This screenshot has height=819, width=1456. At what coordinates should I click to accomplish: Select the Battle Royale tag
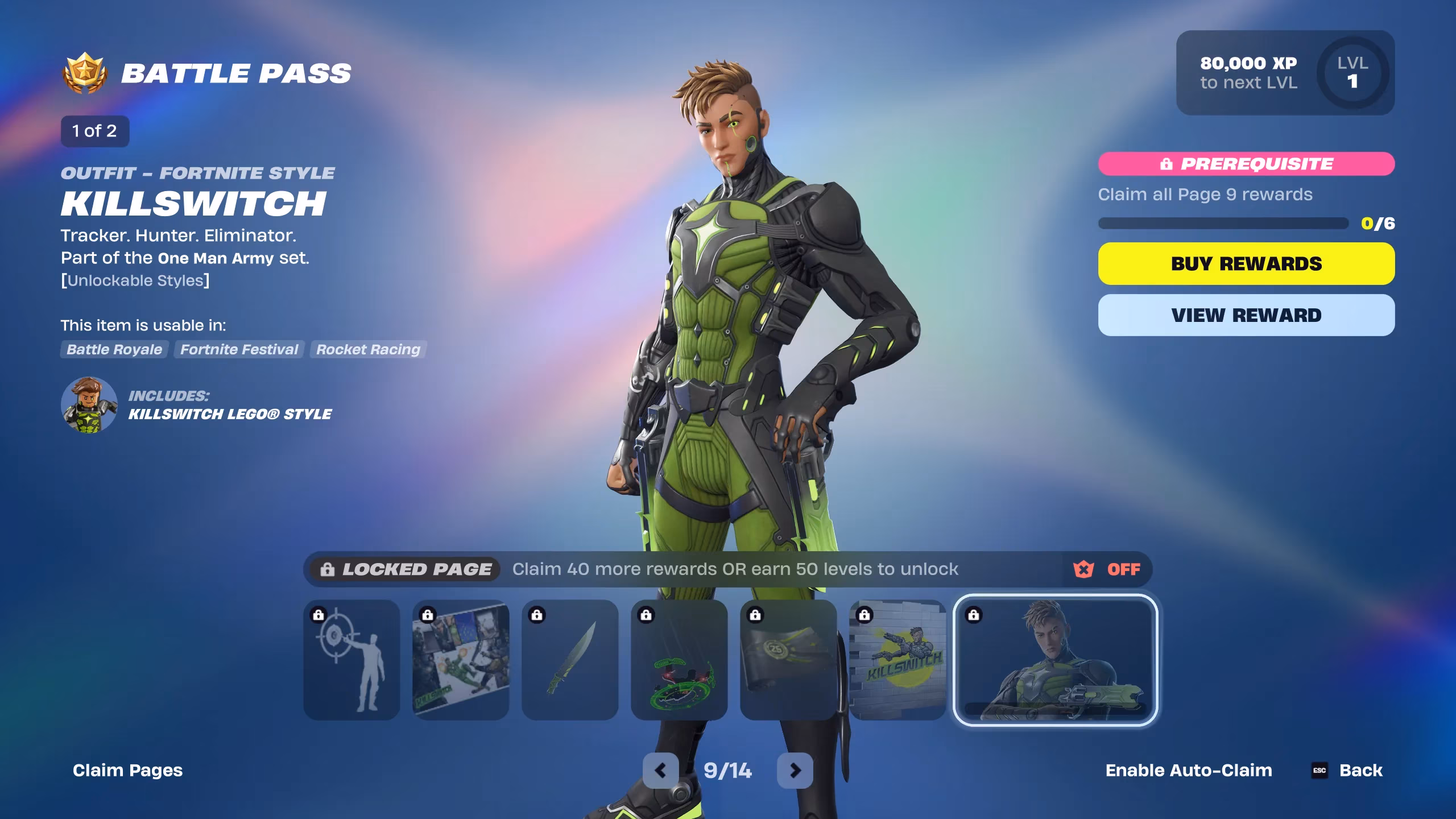[113, 350]
